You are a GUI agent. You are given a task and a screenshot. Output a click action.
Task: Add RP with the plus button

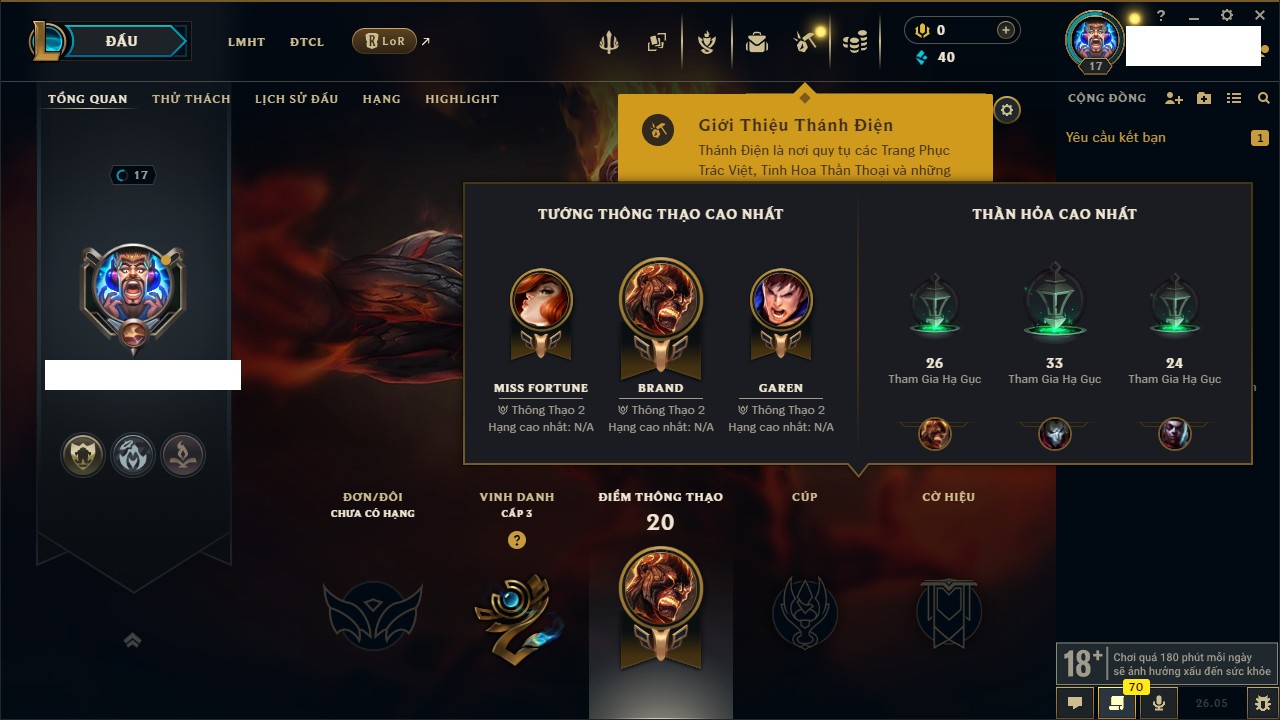[1006, 30]
